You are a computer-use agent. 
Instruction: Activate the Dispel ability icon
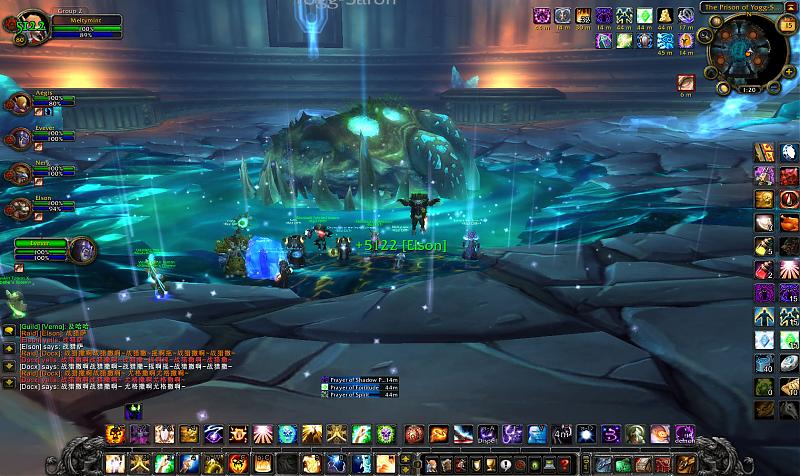click(486, 434)
